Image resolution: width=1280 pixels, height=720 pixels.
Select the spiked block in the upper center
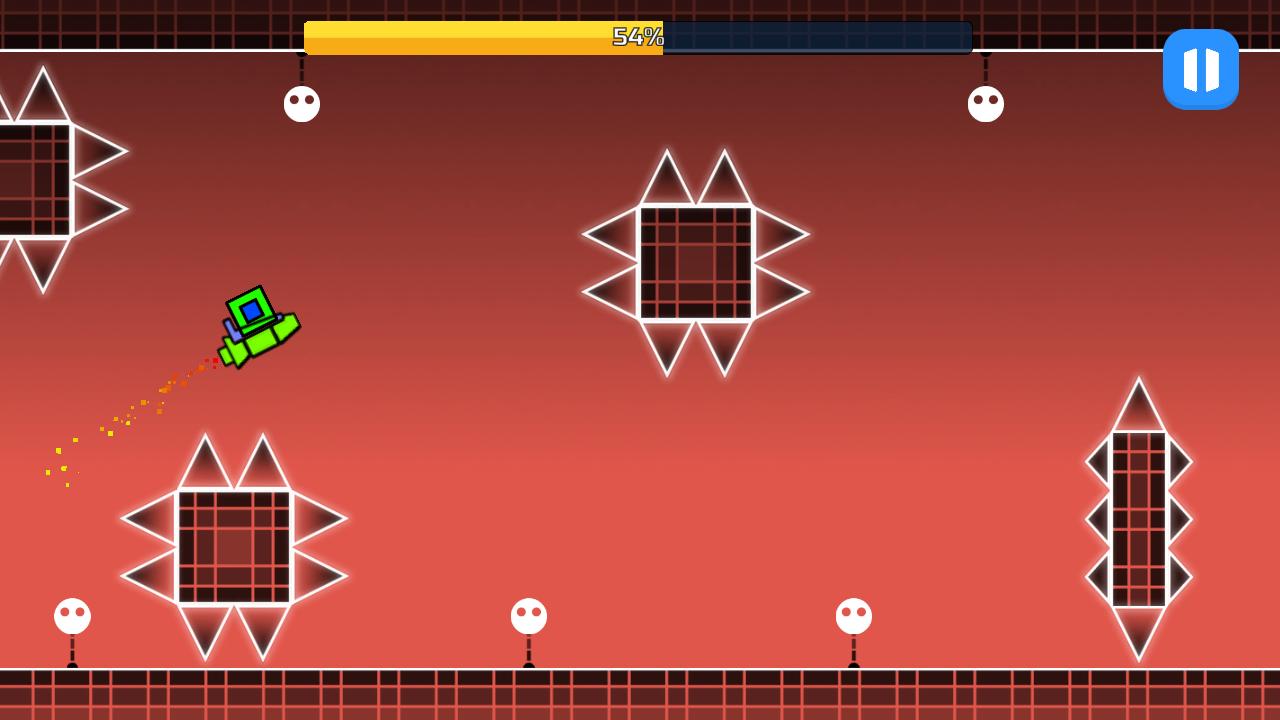point(693,260)
